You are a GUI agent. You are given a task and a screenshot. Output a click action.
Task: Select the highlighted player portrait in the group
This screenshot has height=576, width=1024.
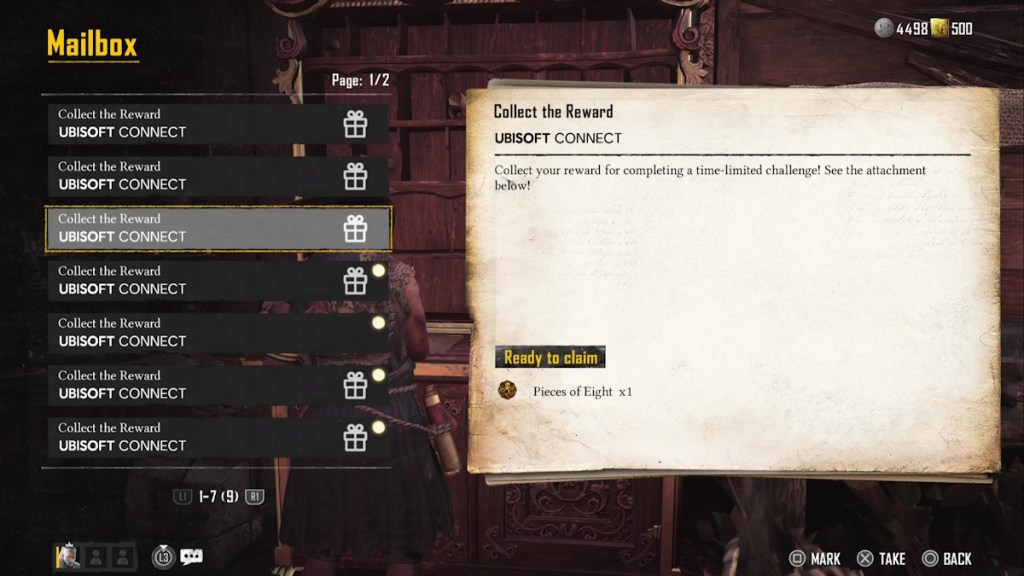tap(68, 557)
